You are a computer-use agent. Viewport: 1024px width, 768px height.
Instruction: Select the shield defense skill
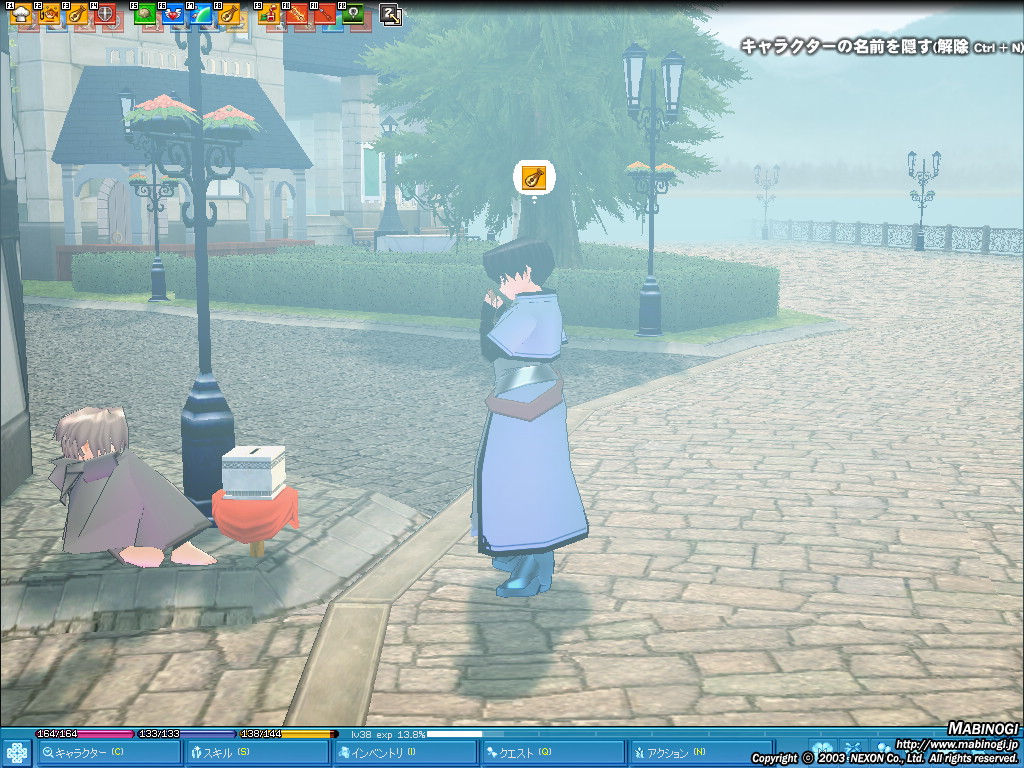[105, 15]
